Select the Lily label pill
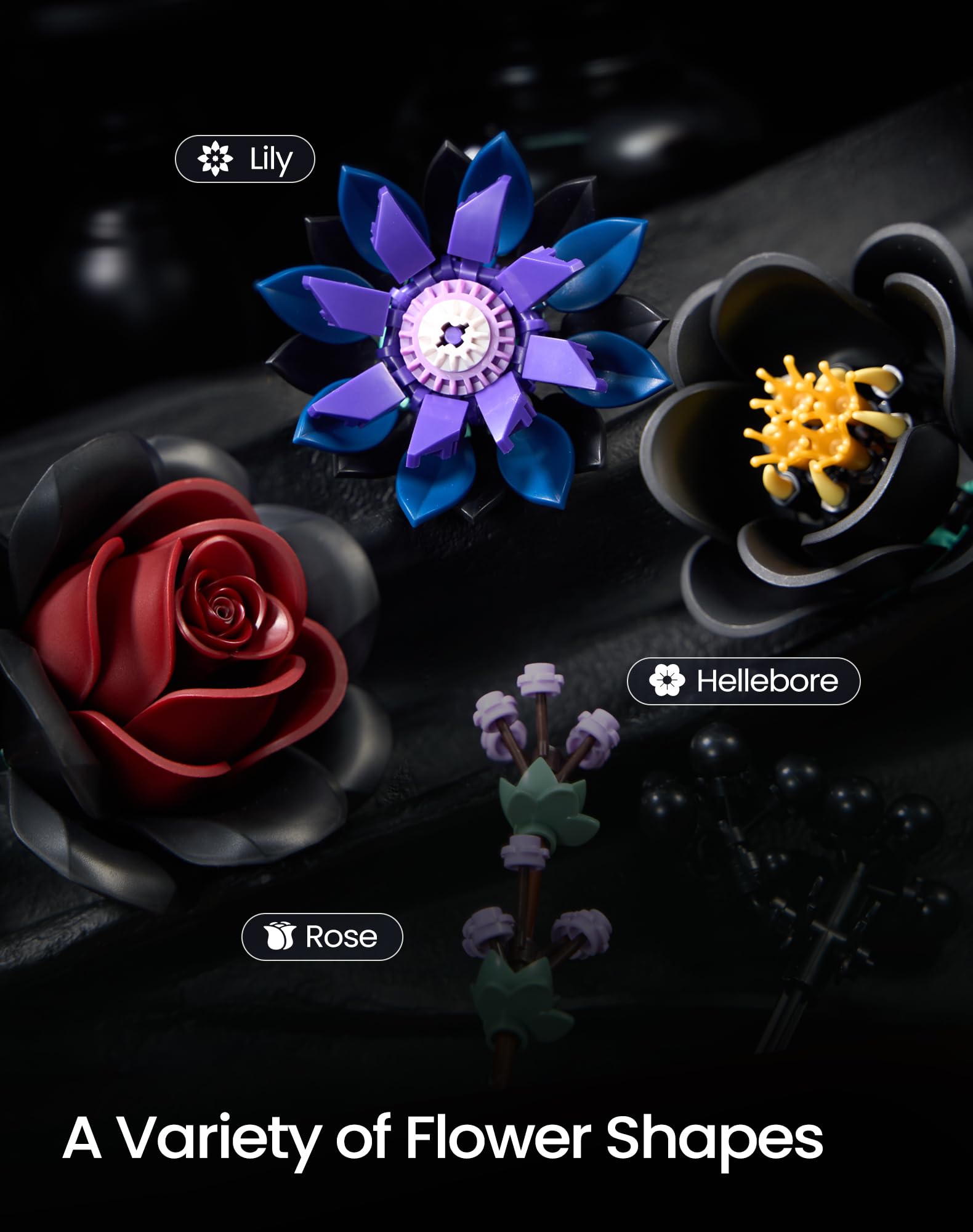This screenshot has height=1232, width=973. (245, 159)
